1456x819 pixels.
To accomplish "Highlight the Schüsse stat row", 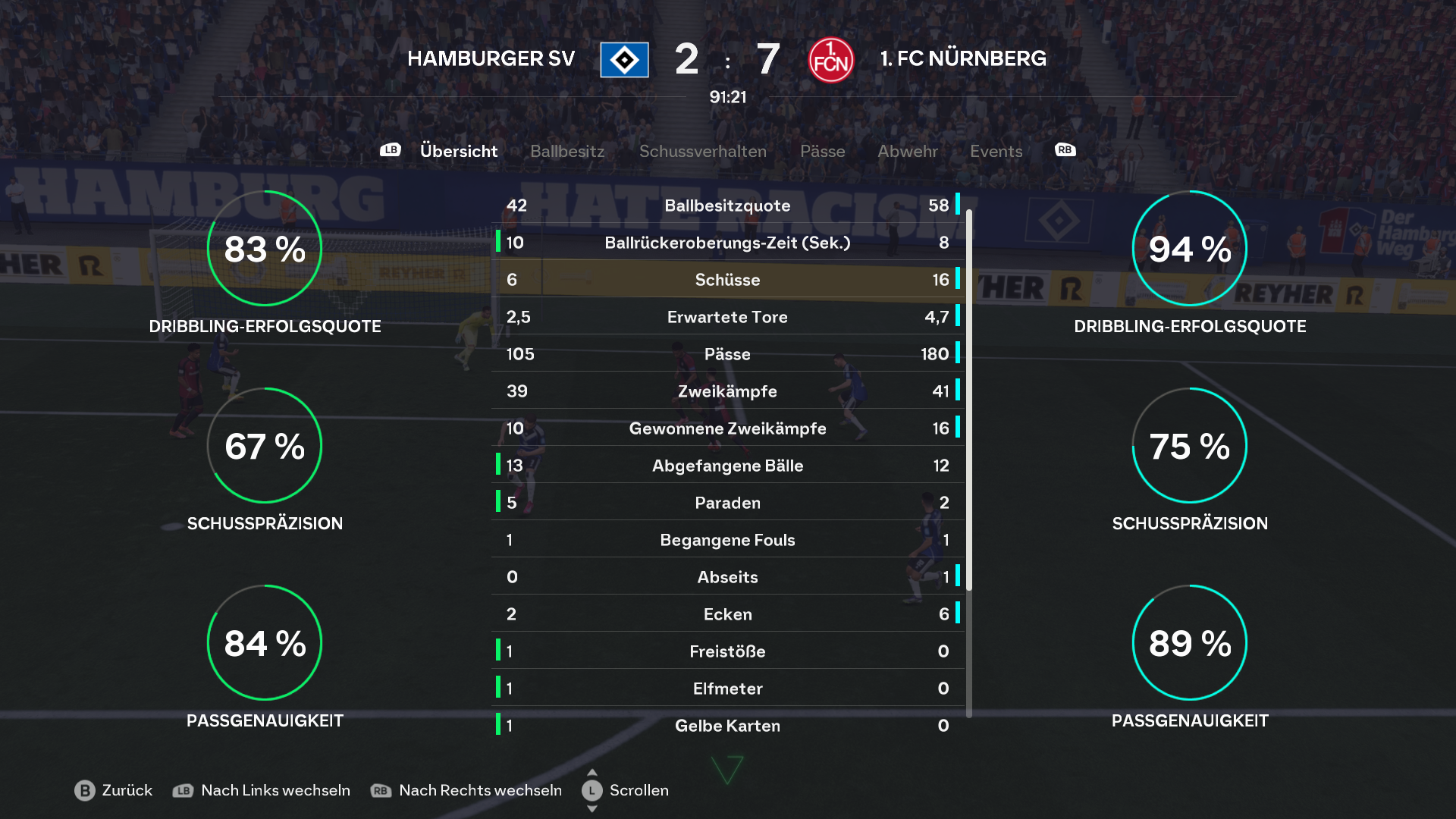I will (x=727, y=280).
